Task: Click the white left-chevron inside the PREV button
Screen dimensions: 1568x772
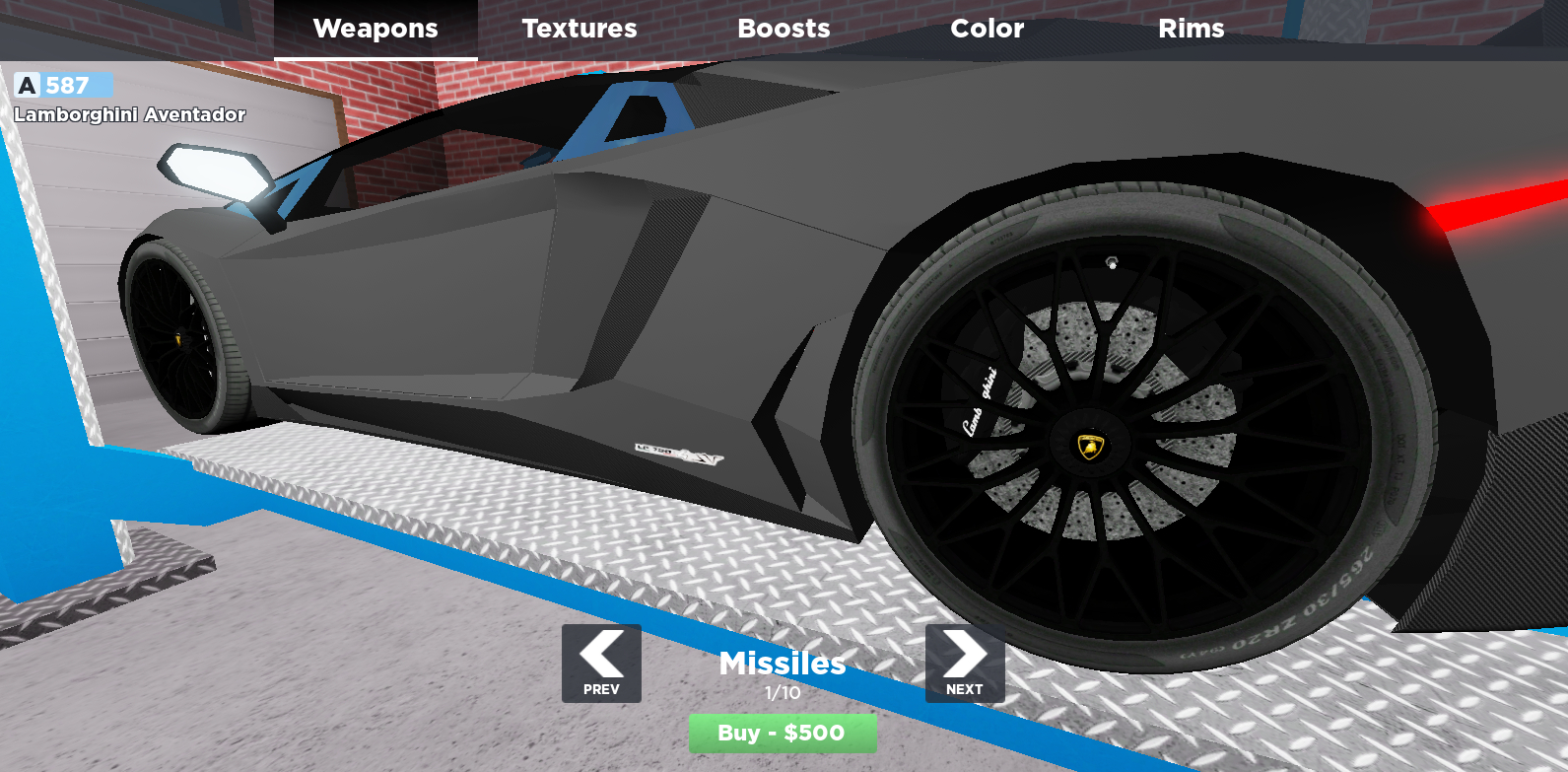Action: tap(600, 653)
